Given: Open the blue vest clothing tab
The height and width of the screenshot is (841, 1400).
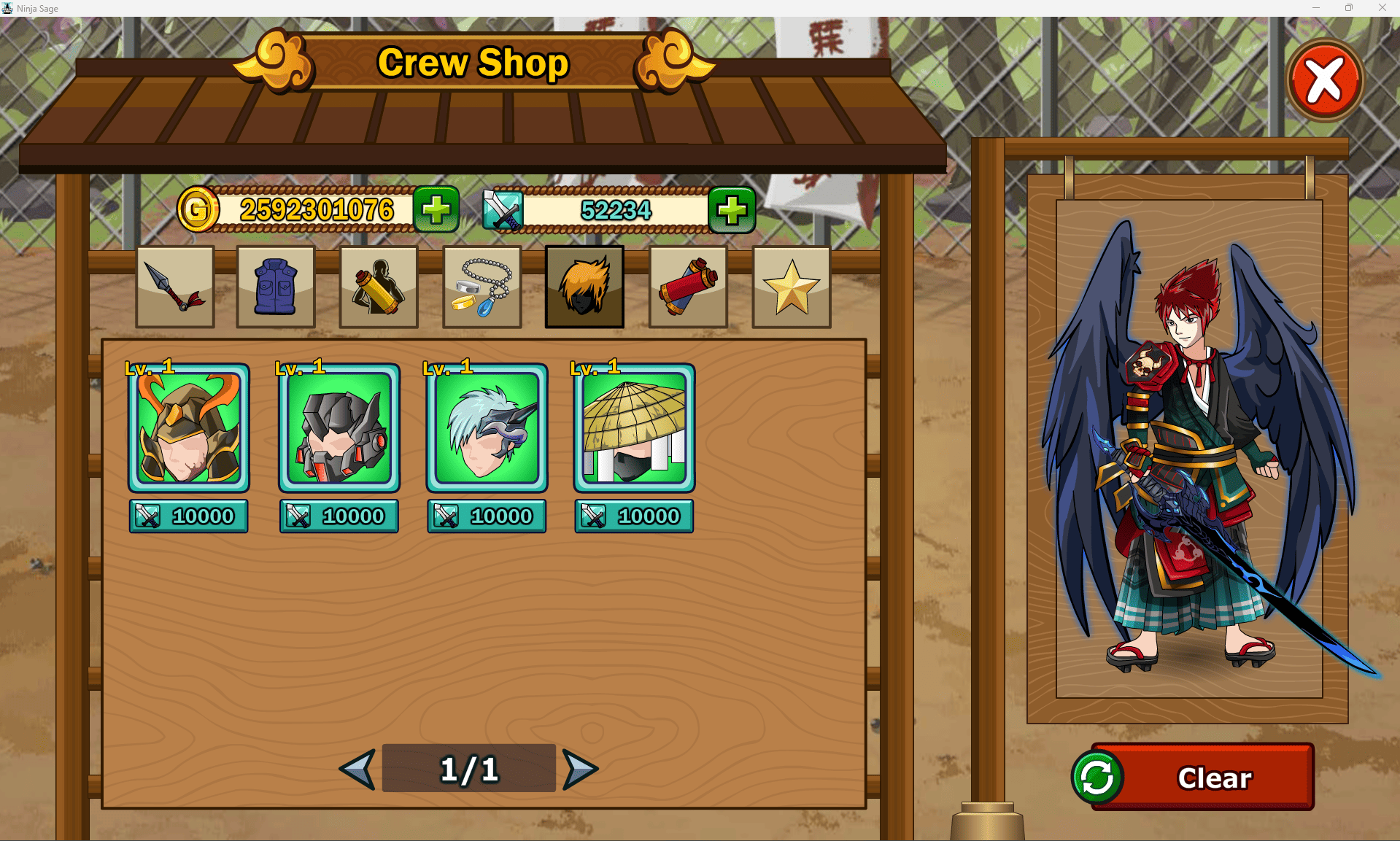Looking at the screenshot, I should point(276,287).
